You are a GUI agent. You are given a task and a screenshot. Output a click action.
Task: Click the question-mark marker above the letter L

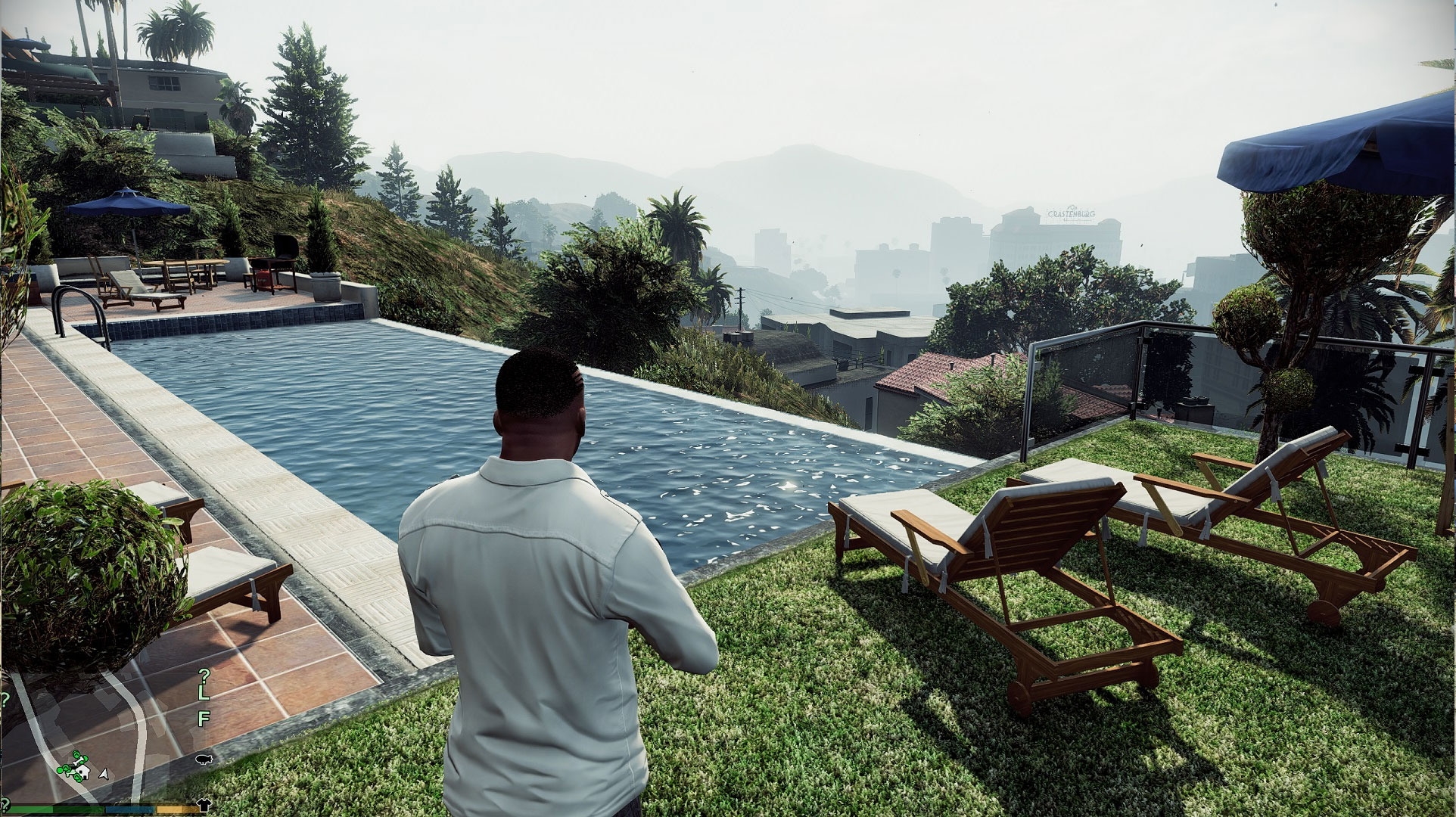click(203, 676)
